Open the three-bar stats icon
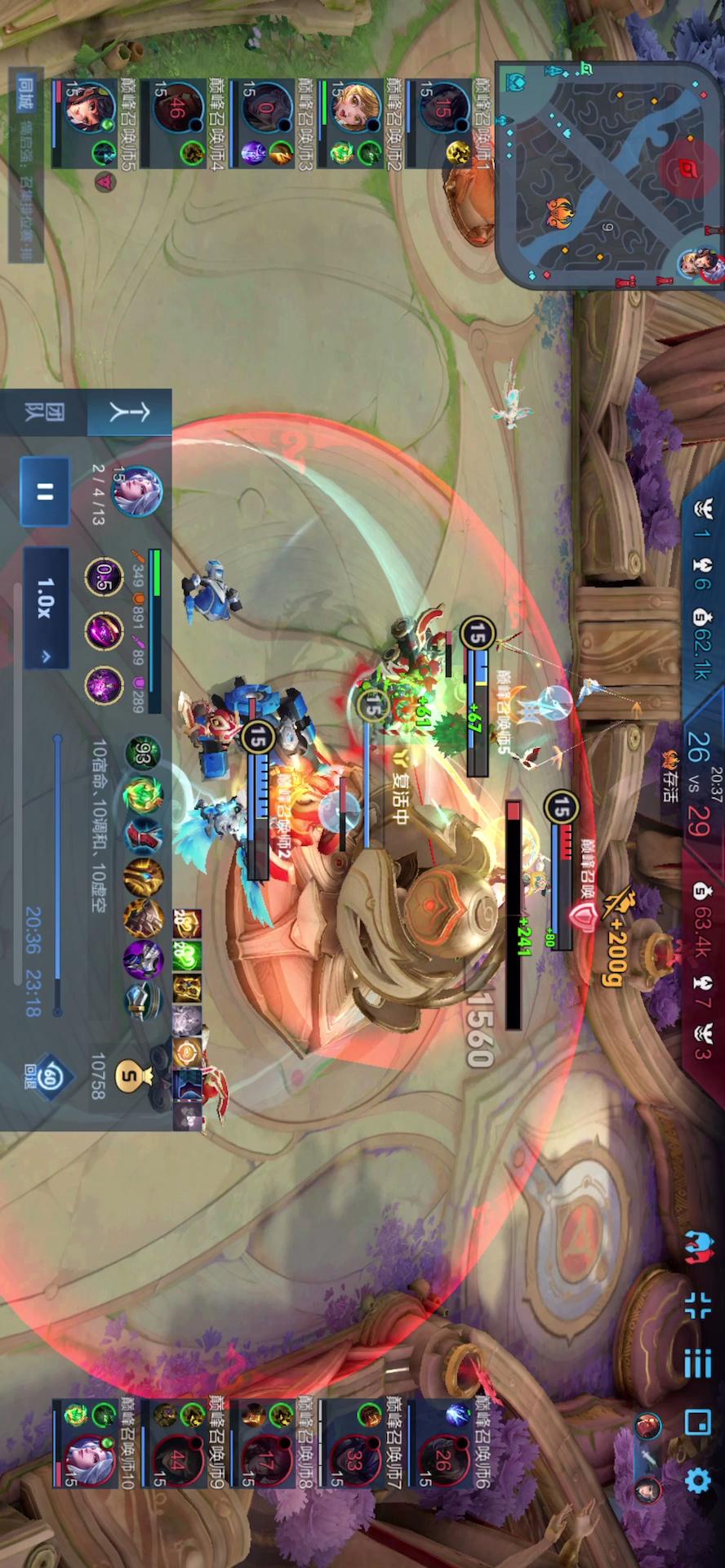The width and height of the screenshot is (725, 1568). 698,1363
